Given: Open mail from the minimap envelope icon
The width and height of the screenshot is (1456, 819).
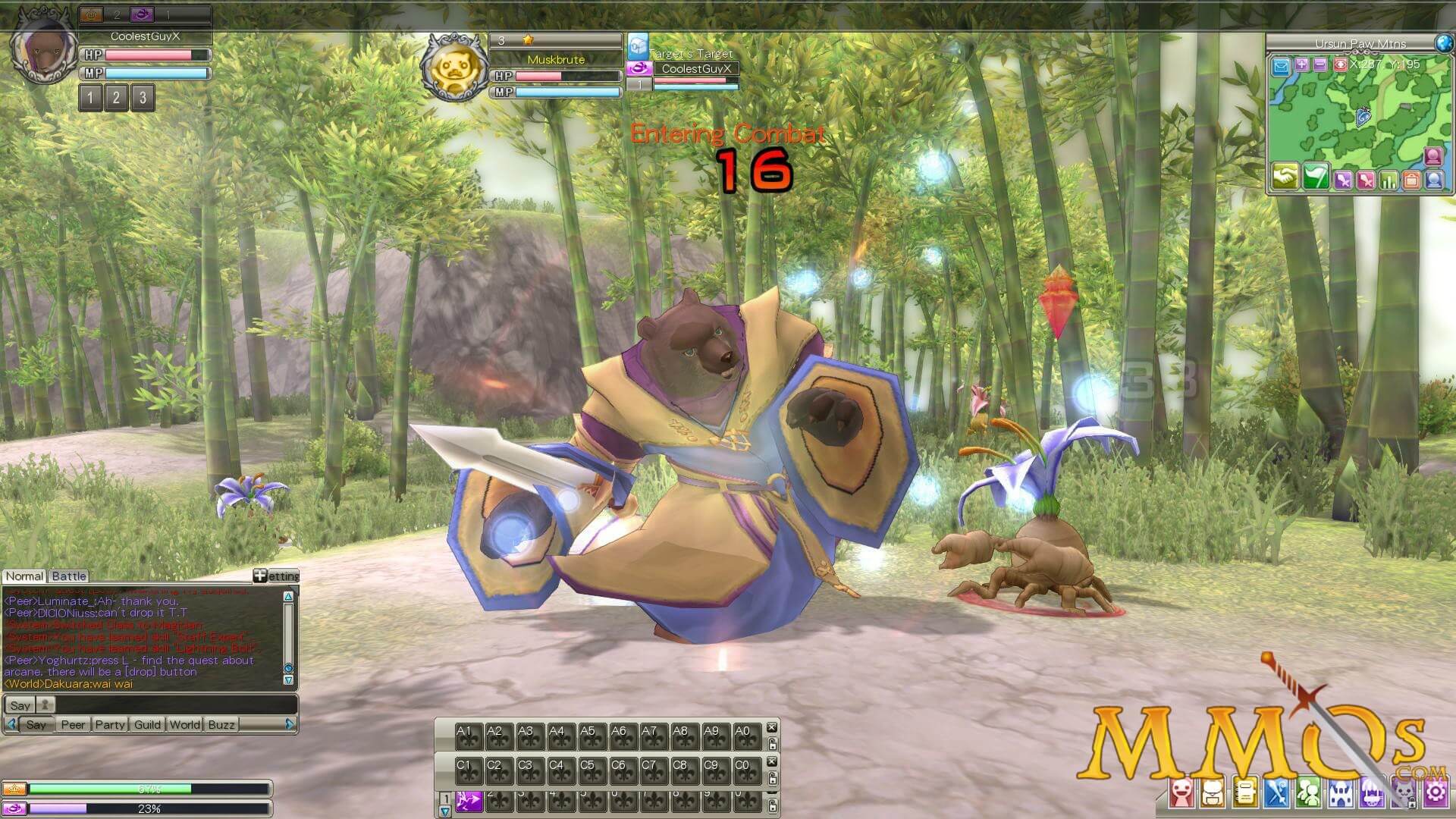Looking at the screenshot, I should click(x=1280, y=67).
